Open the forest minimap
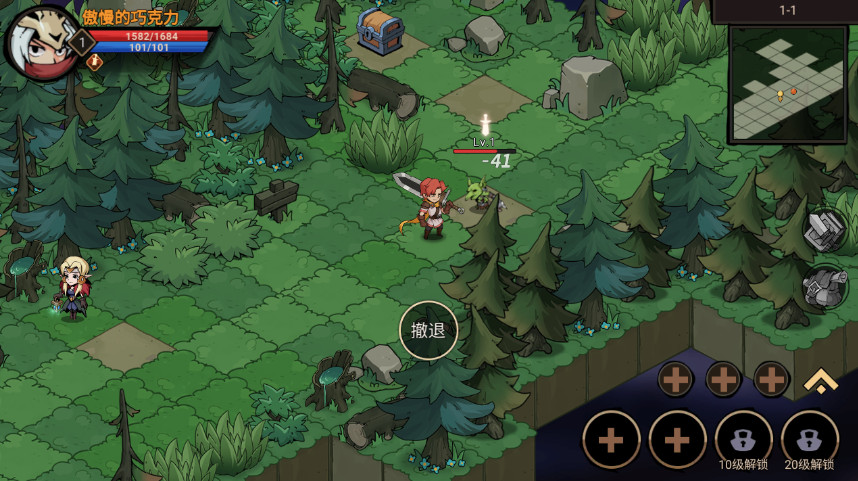 (x=787, y=84)
